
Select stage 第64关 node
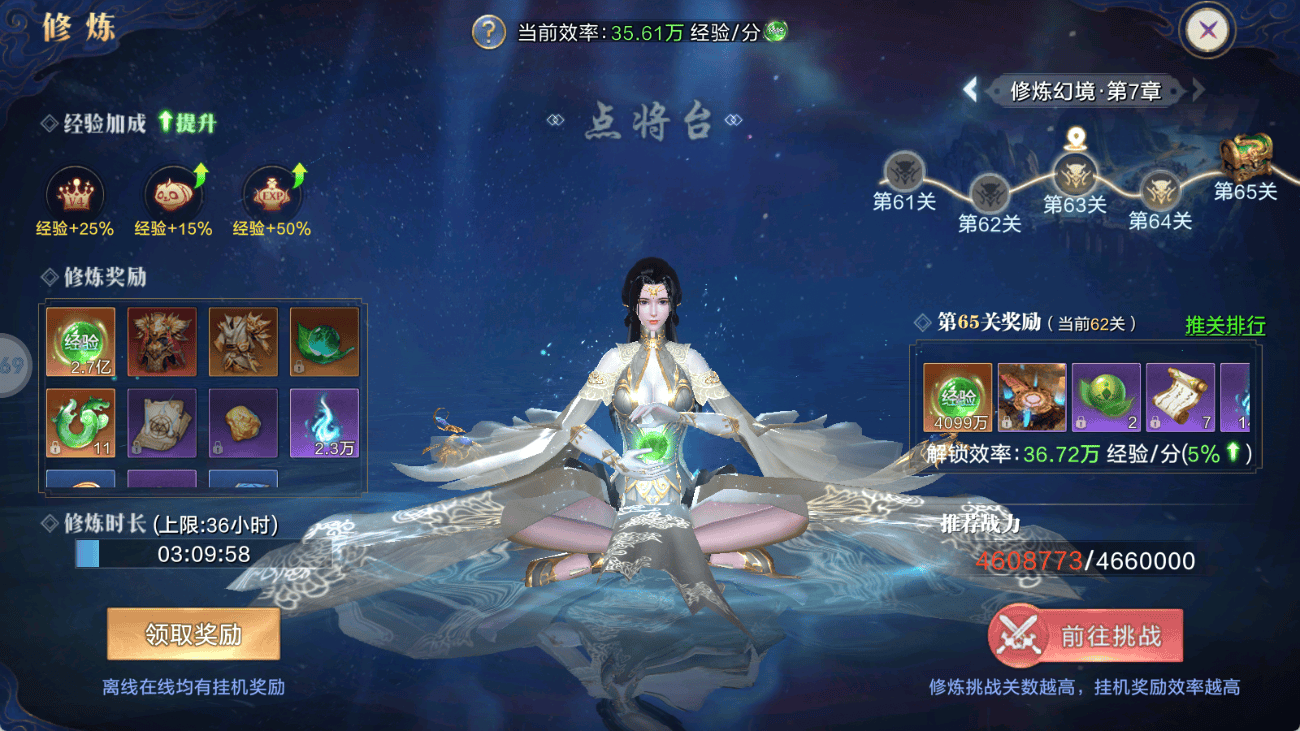click(1160, 190)
